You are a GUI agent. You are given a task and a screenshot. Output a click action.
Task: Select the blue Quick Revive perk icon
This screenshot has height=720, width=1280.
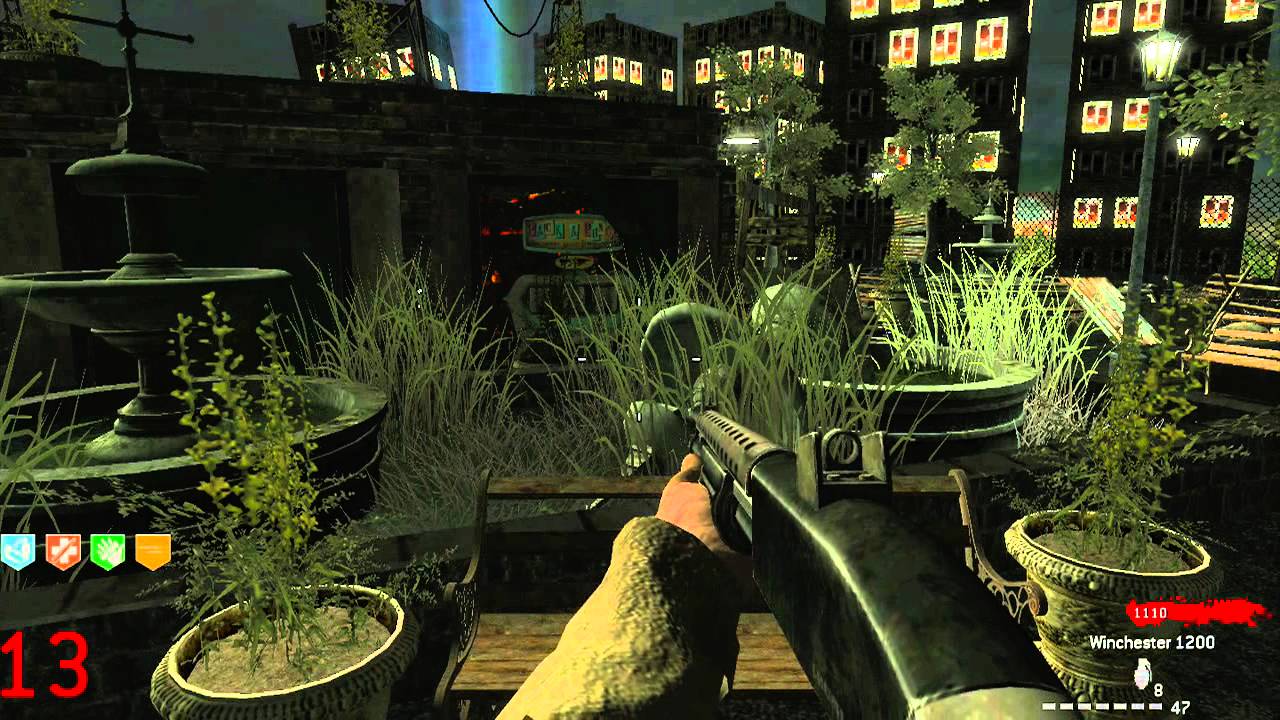18,551
